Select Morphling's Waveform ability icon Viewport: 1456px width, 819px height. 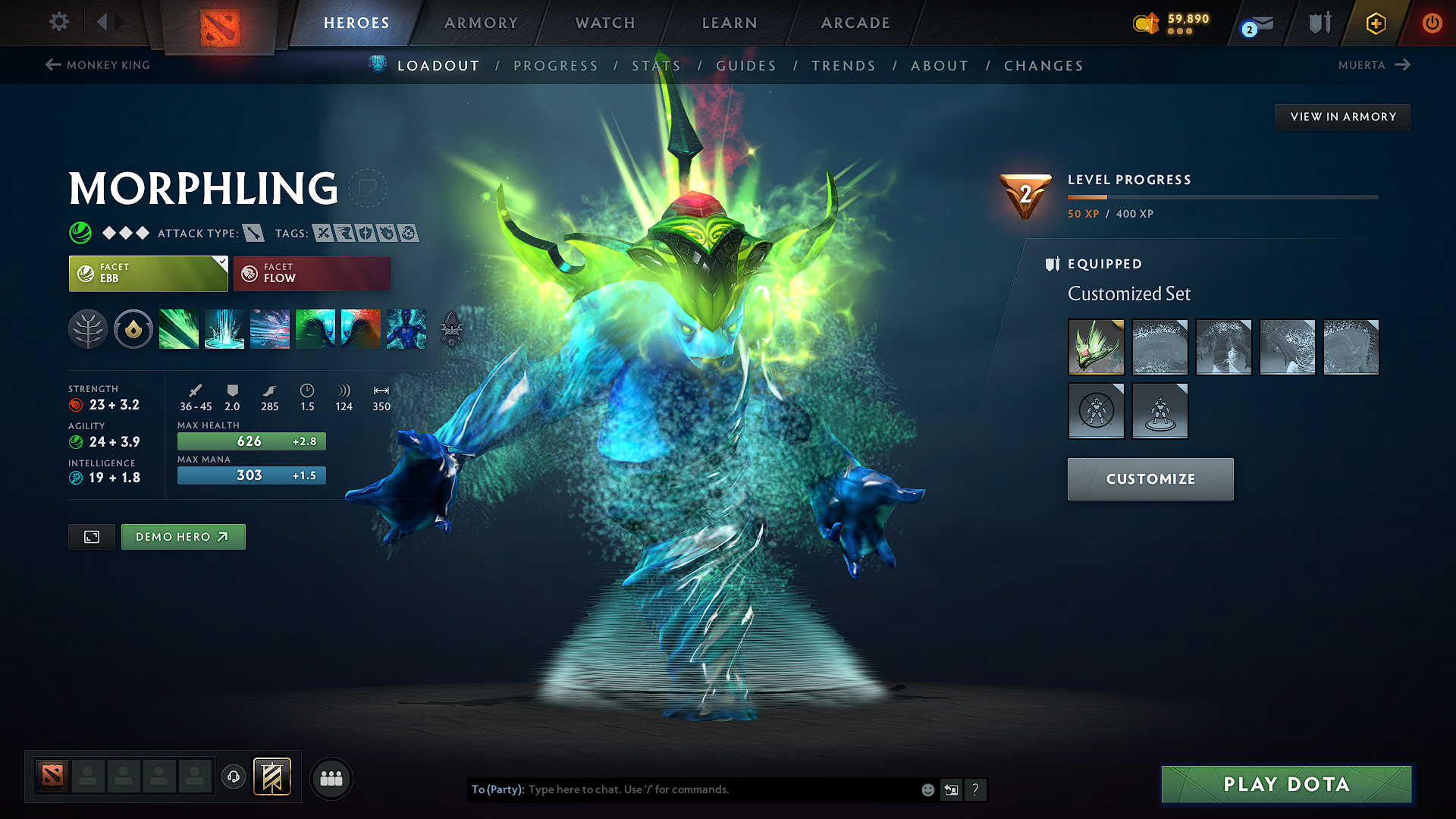[x=179, y=328]
